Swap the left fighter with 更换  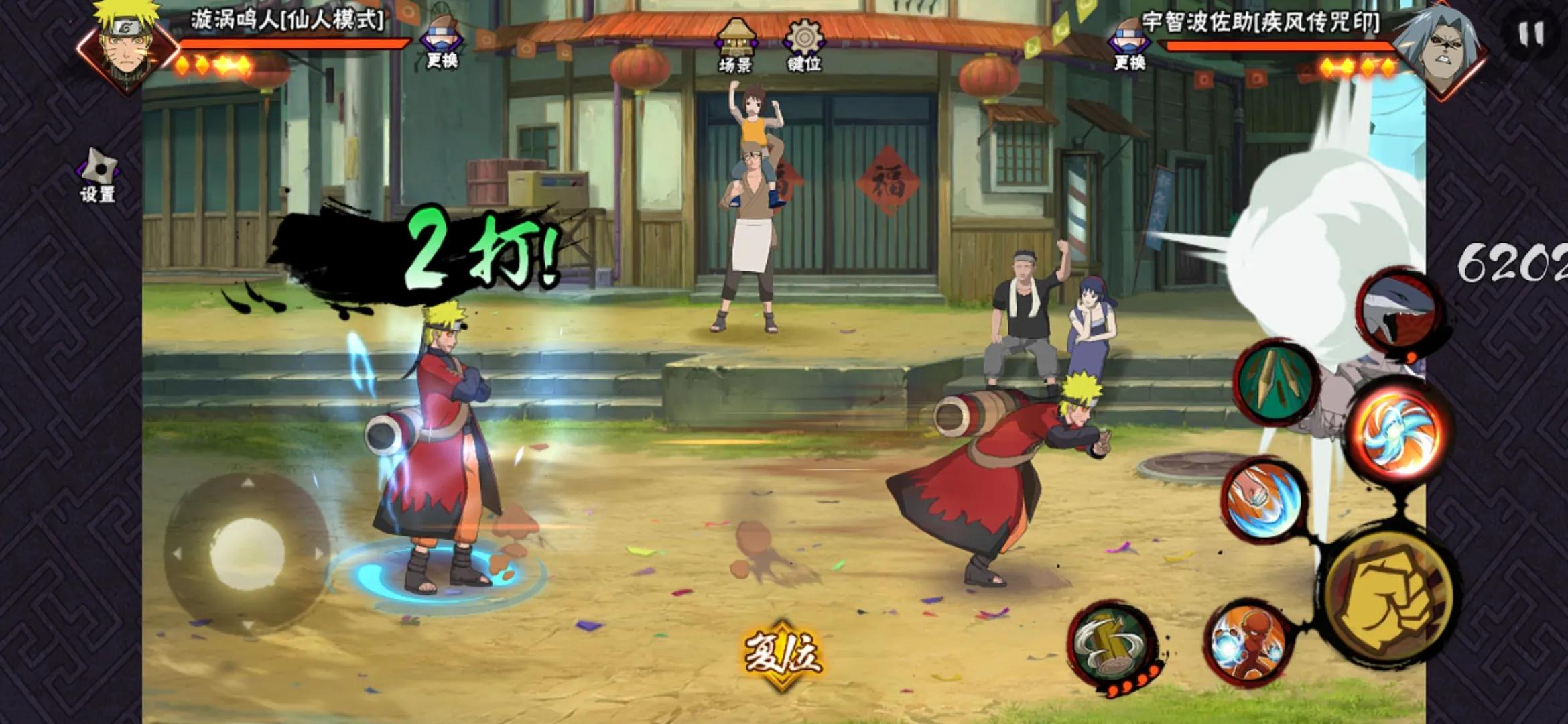442,44
